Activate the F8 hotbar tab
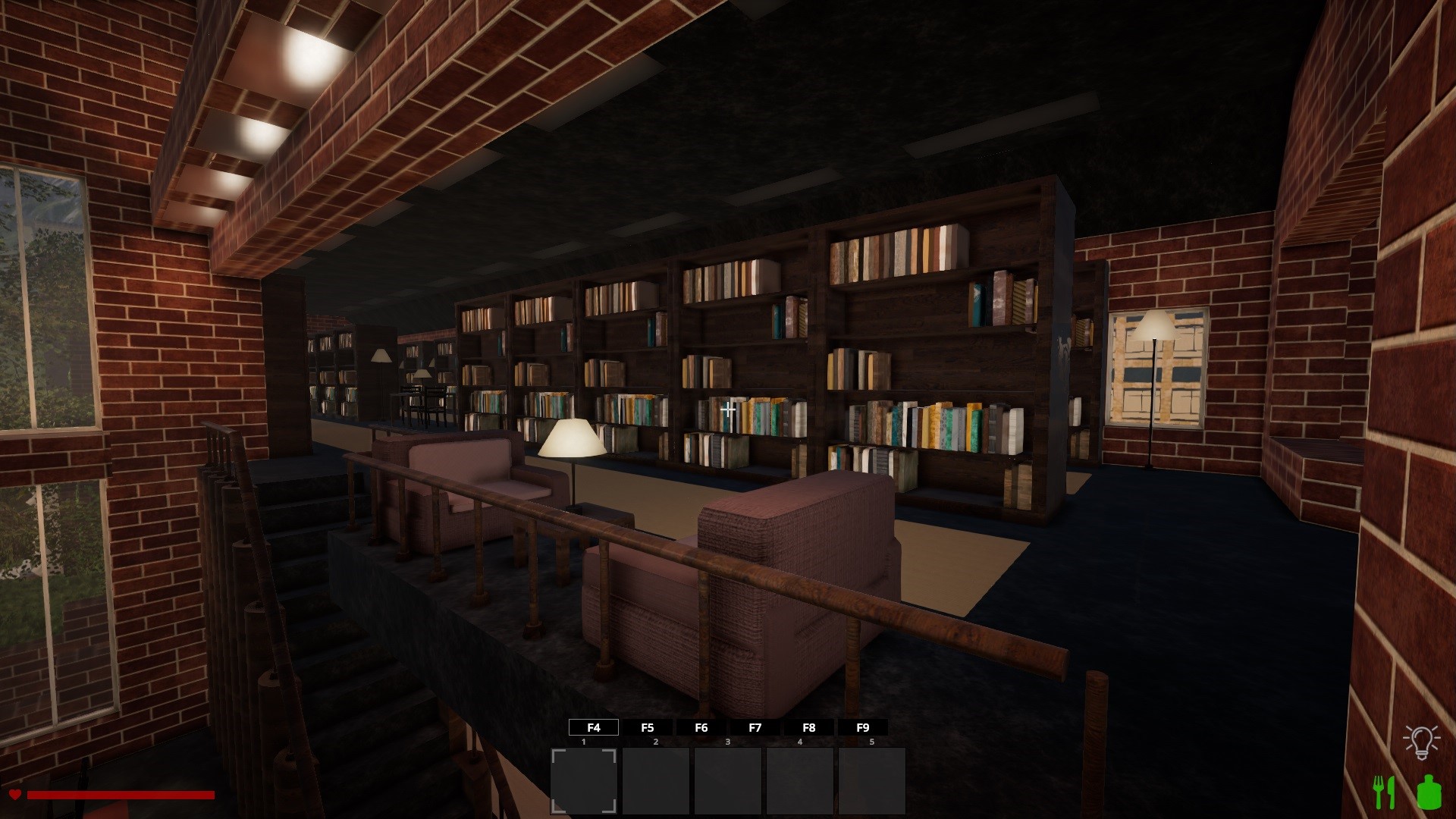The height and width of the screenshot is (819, 1456). (x=809, y=727)
